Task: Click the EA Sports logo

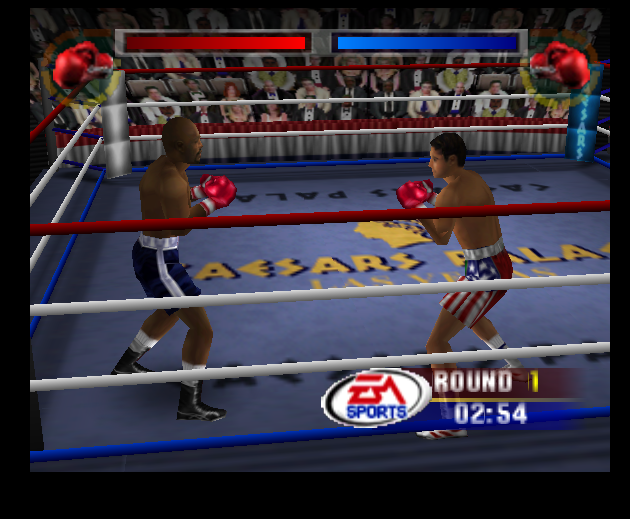Action: [x=376, y=398]
